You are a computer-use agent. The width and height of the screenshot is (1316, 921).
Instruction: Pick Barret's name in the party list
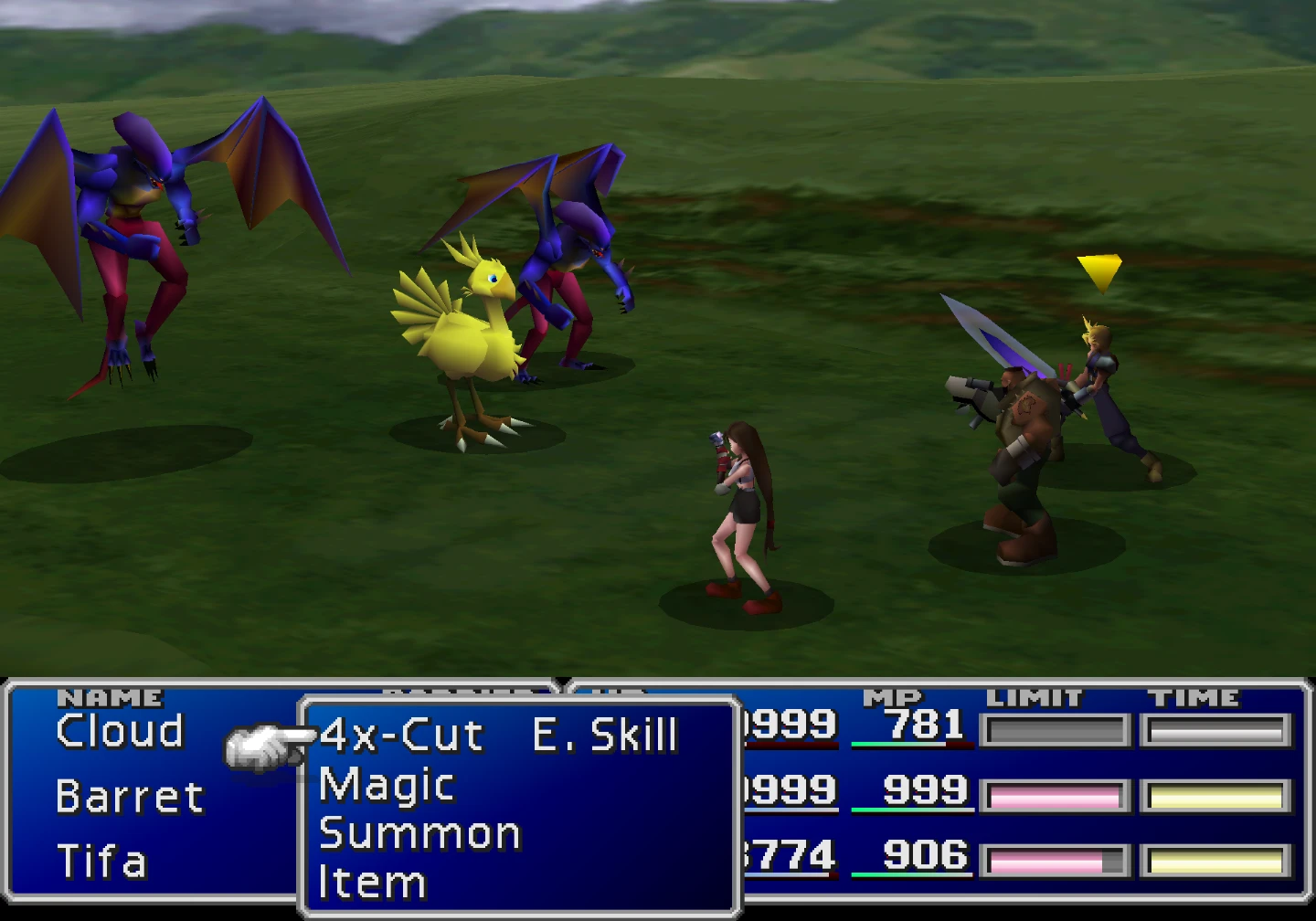129,797
